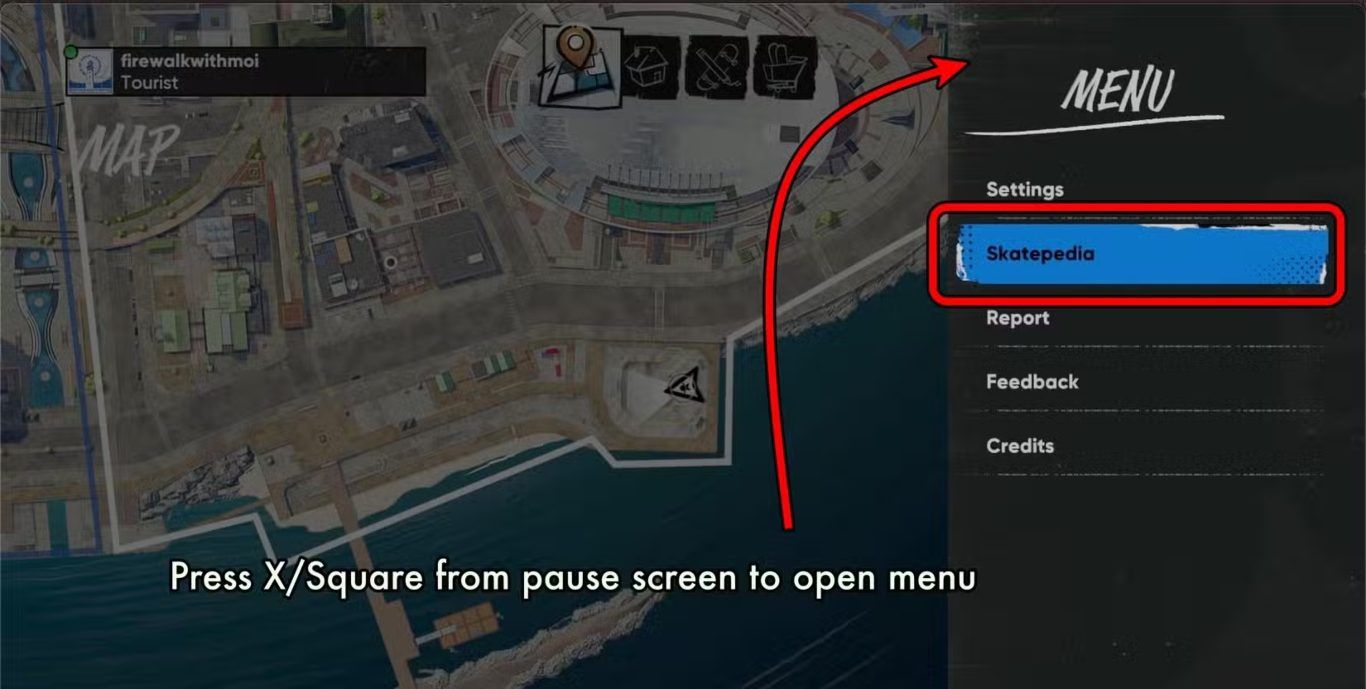Choose the Report menu option
This screenshot has height=689, width=1366.
tap(1017, 318)
